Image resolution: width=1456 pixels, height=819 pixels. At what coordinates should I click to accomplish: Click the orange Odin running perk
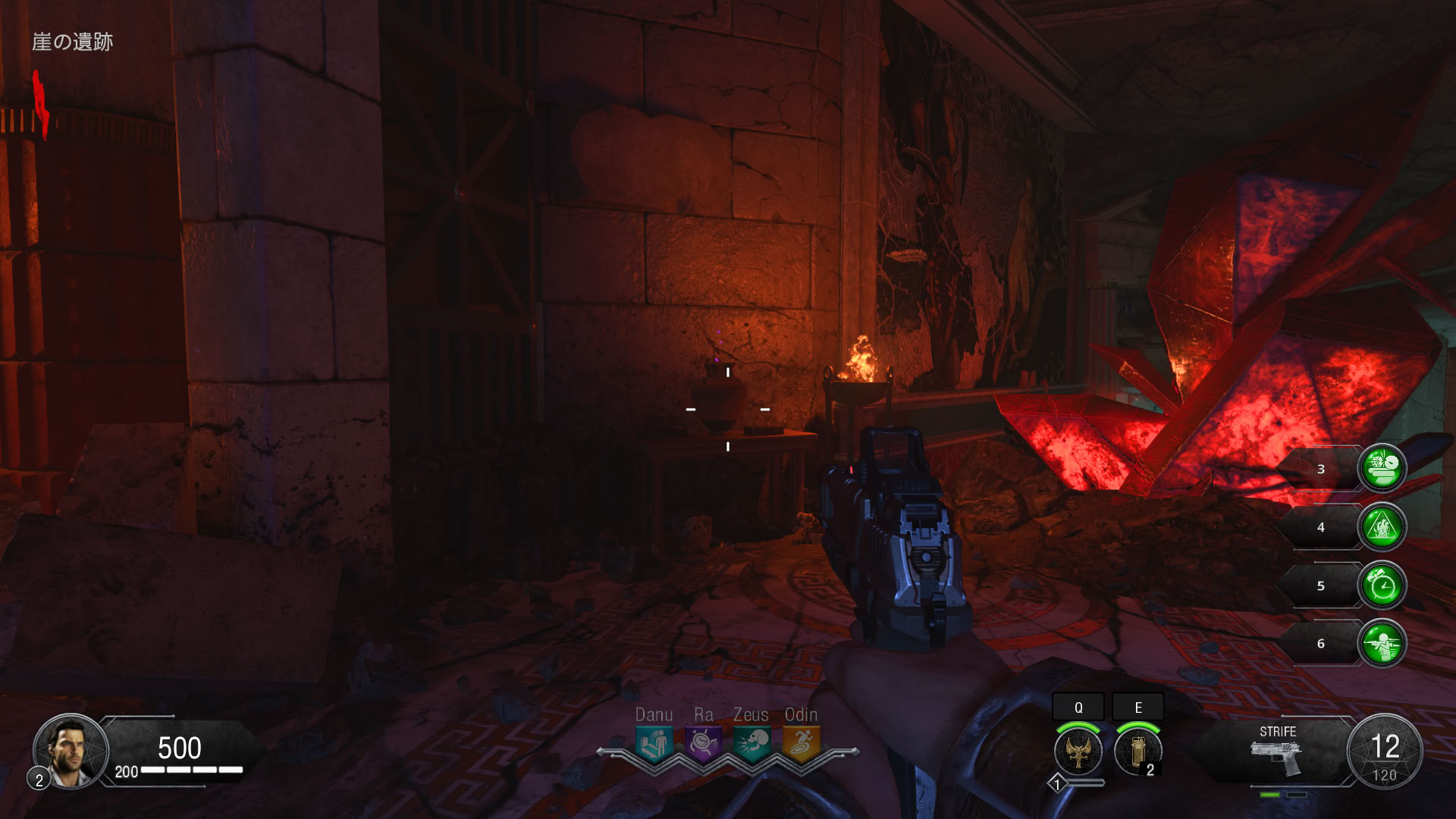click(801, 743)
